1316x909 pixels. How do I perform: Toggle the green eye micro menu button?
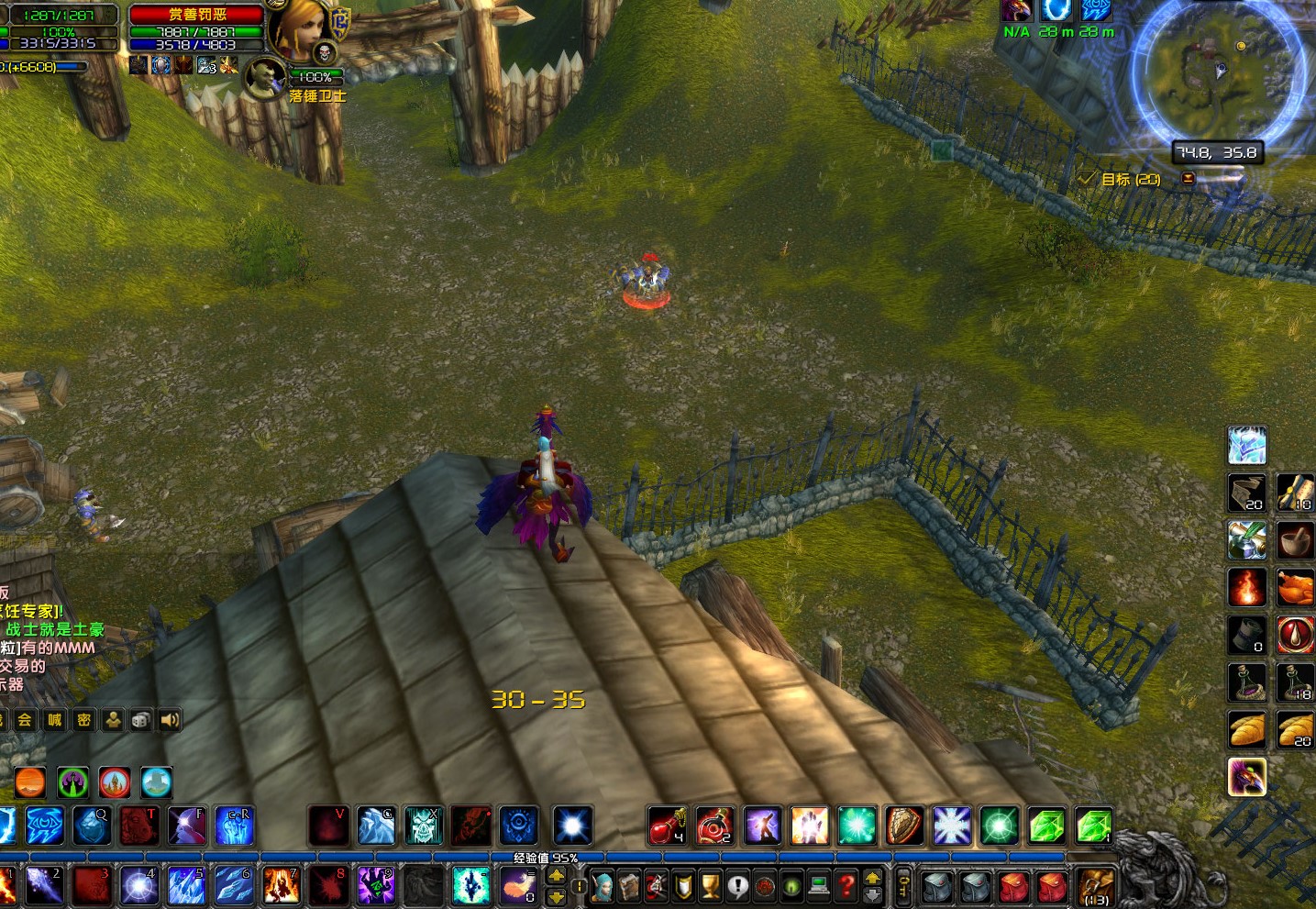click(790, 885)
